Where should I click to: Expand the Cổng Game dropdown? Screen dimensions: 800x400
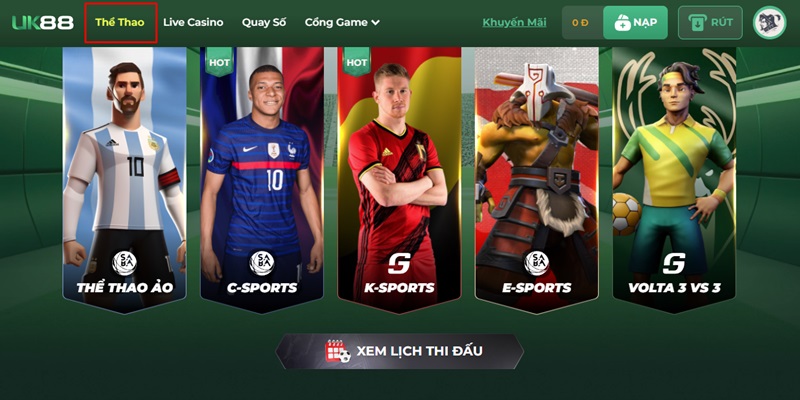click(x=342, y=22)
